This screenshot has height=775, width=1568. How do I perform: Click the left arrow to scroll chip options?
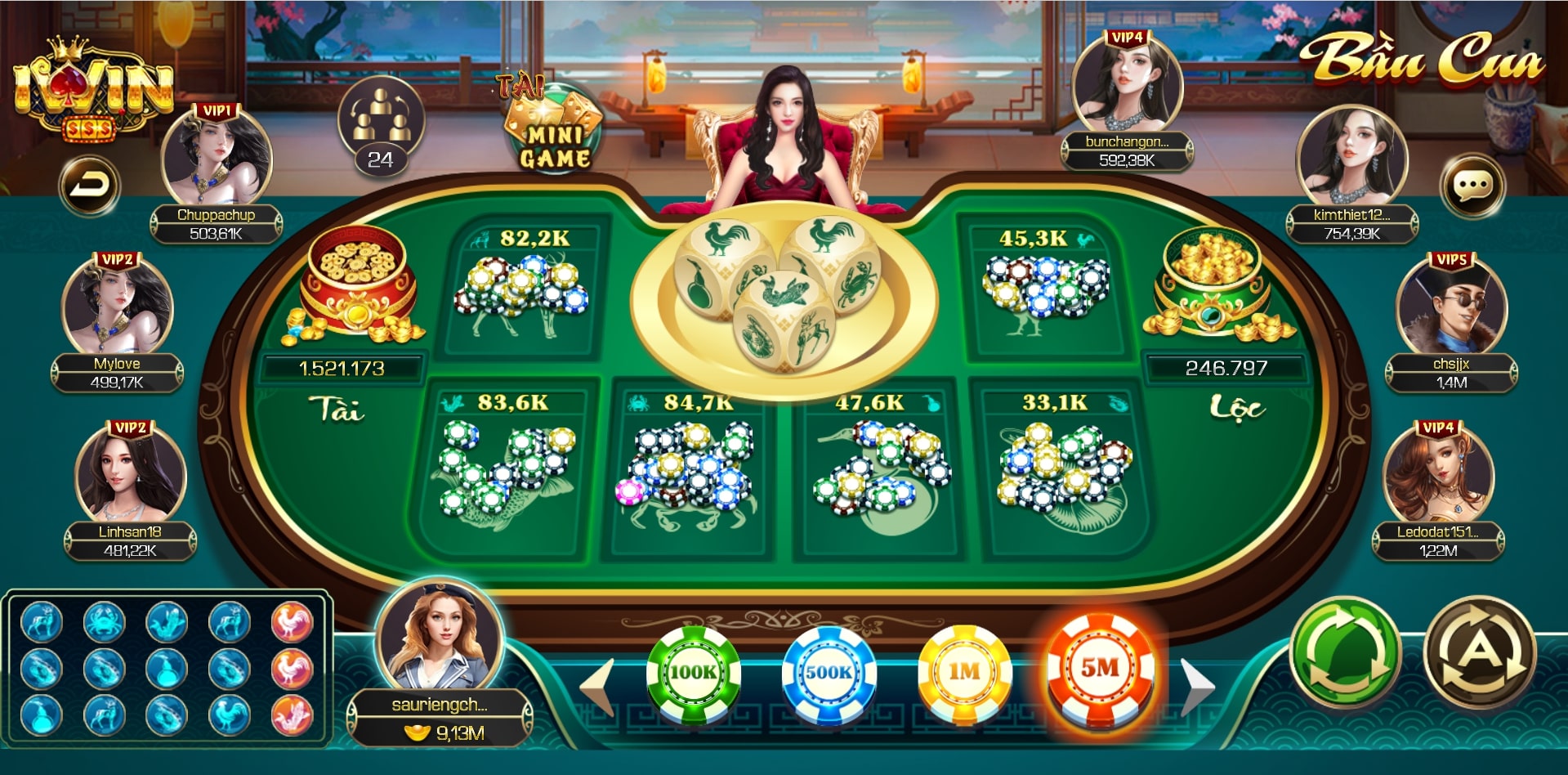tap(596, 681)
